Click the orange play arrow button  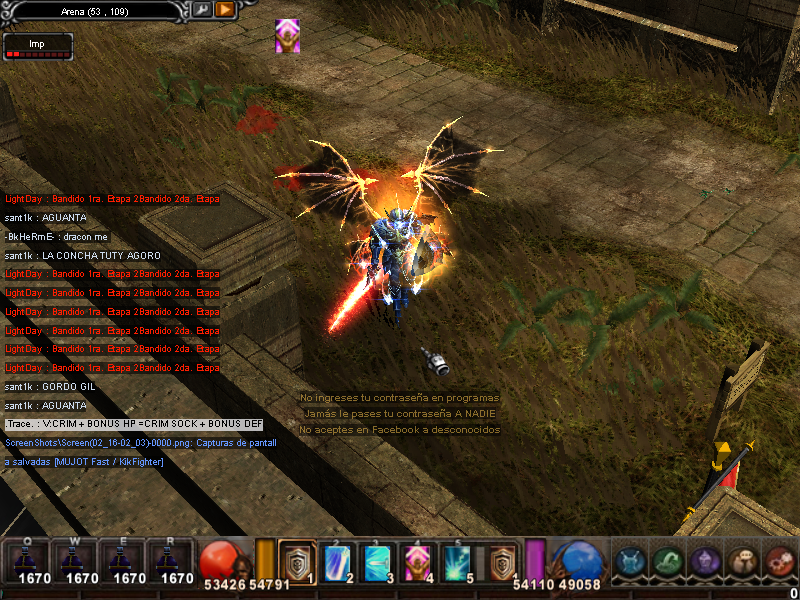225,9
